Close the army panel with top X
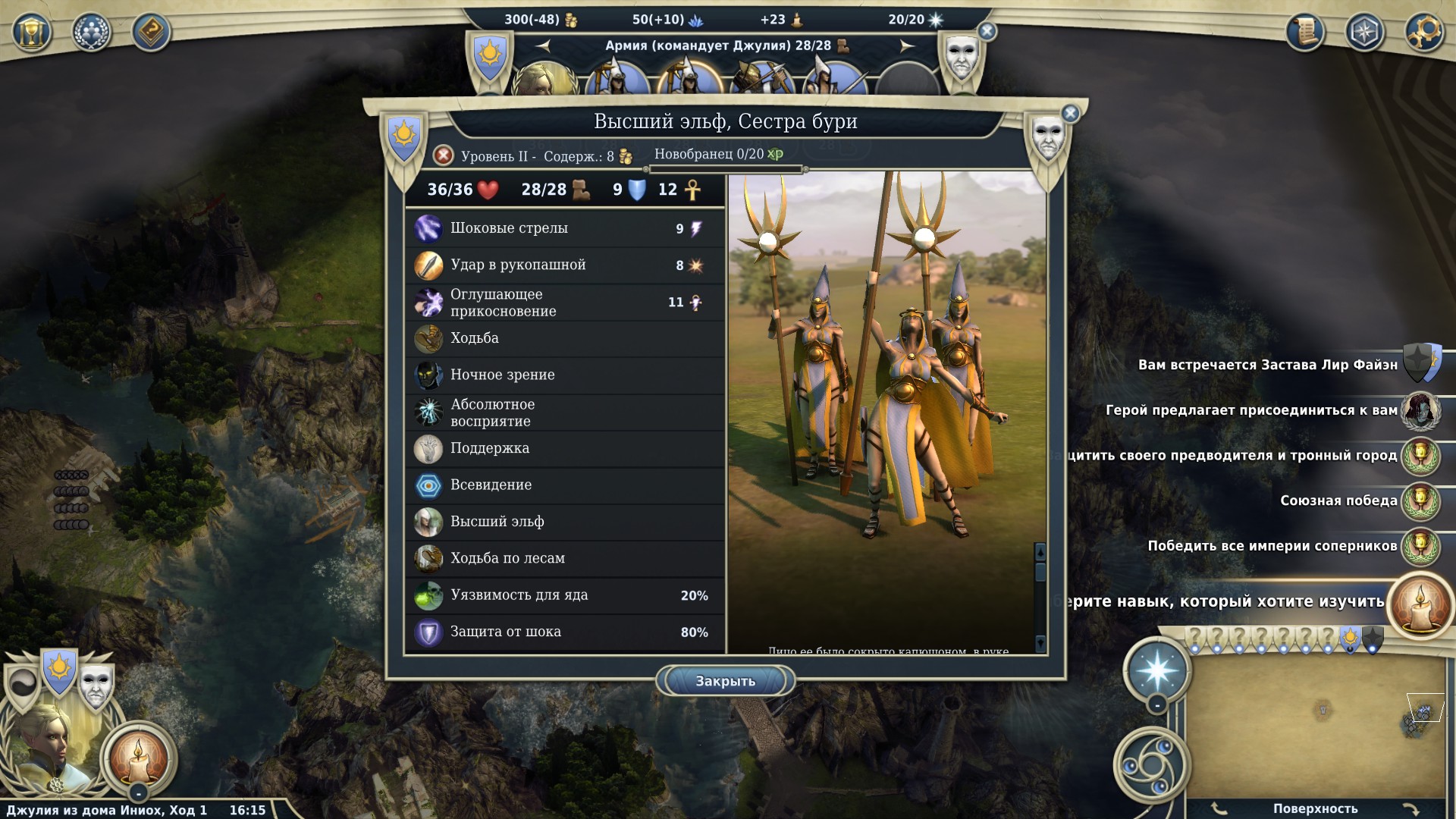 coord(987,31)
